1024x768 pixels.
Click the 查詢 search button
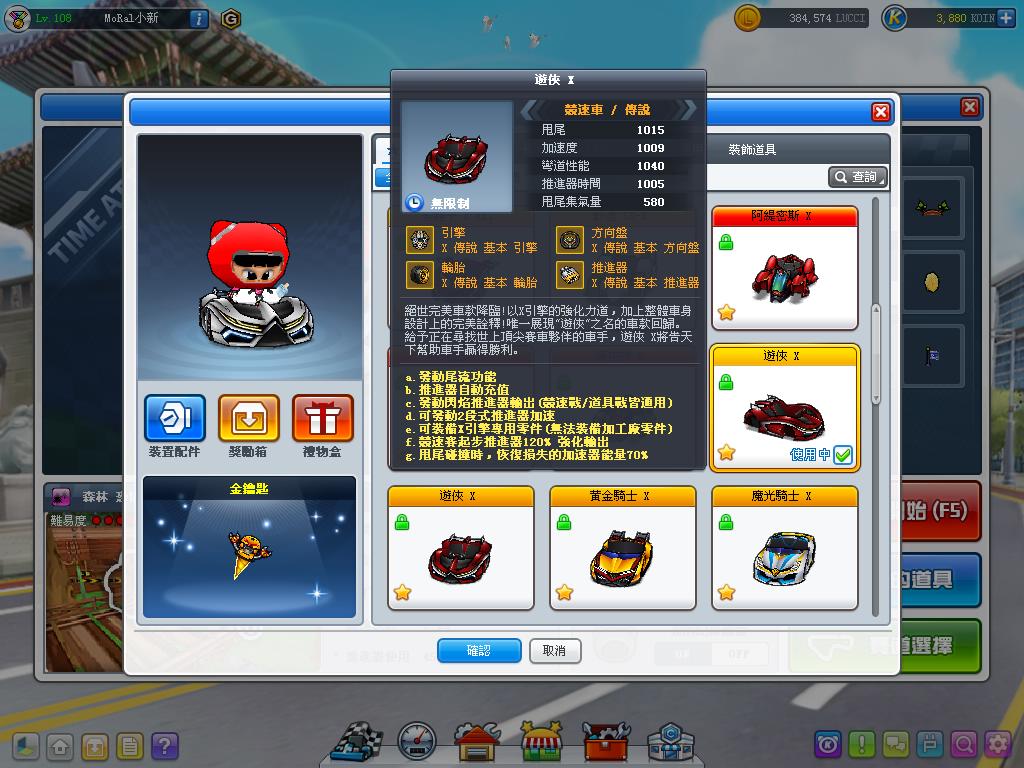tap(857, 177)
